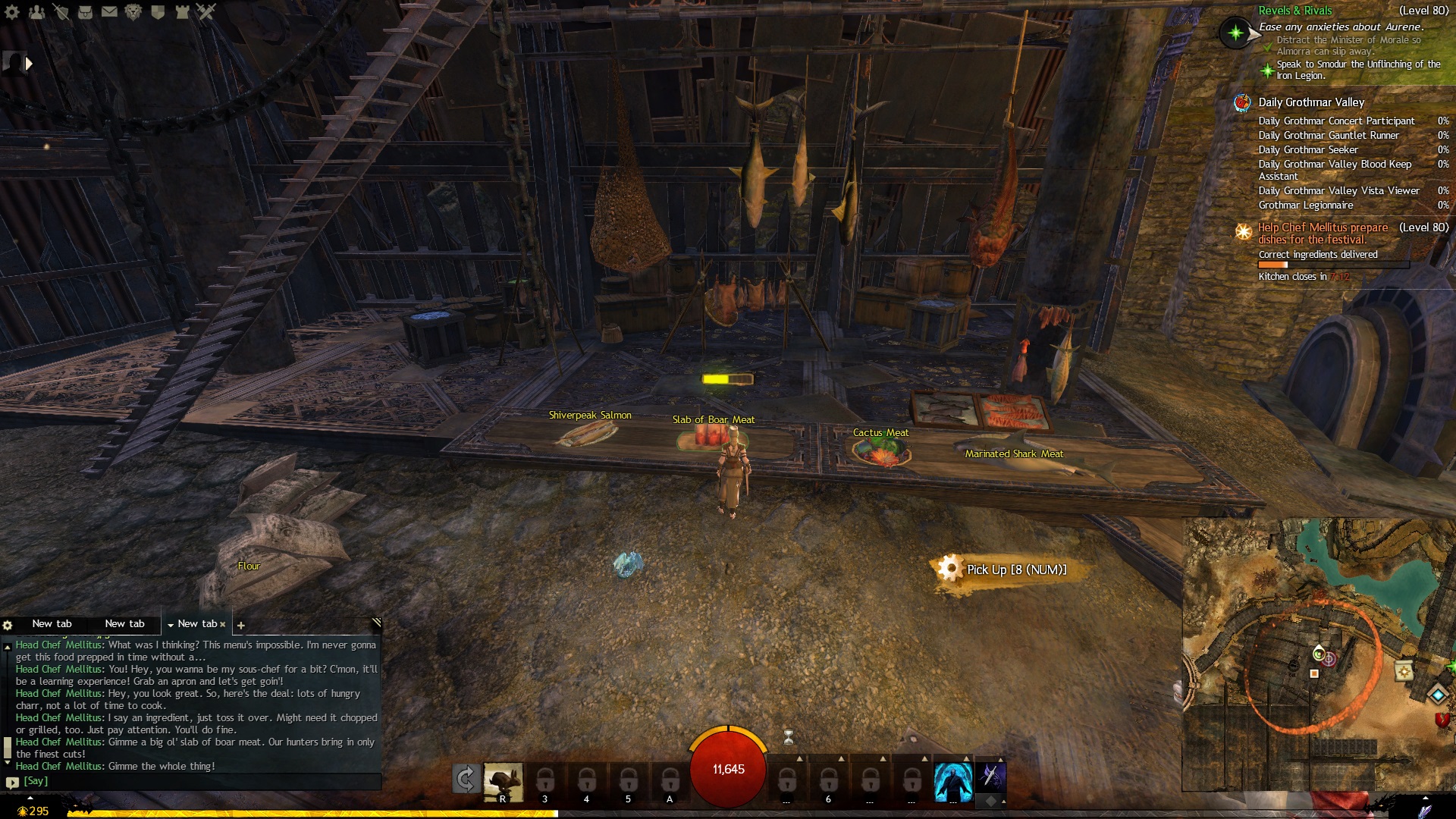Viewport: 1456px width, 819px height.
Task: Open the Black Lion Trading Post lion icon
Action: pos(133,12)
